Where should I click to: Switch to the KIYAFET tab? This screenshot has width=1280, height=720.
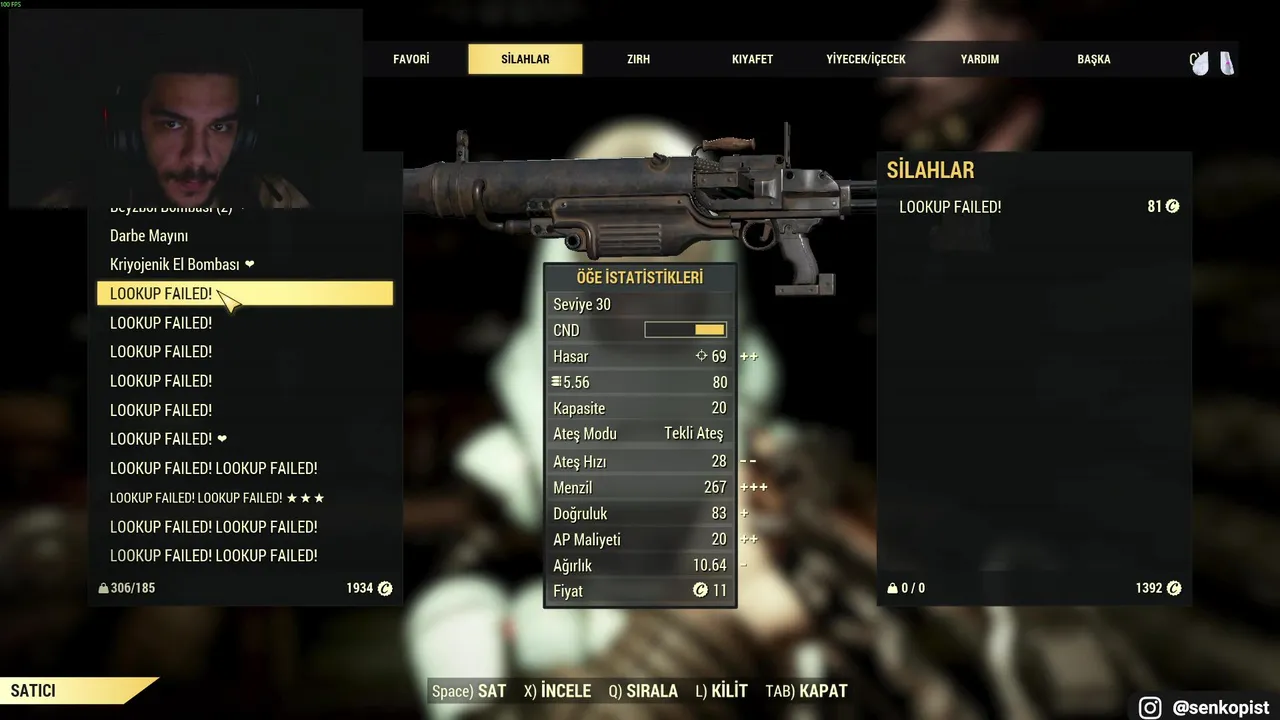tap(752, 59)
